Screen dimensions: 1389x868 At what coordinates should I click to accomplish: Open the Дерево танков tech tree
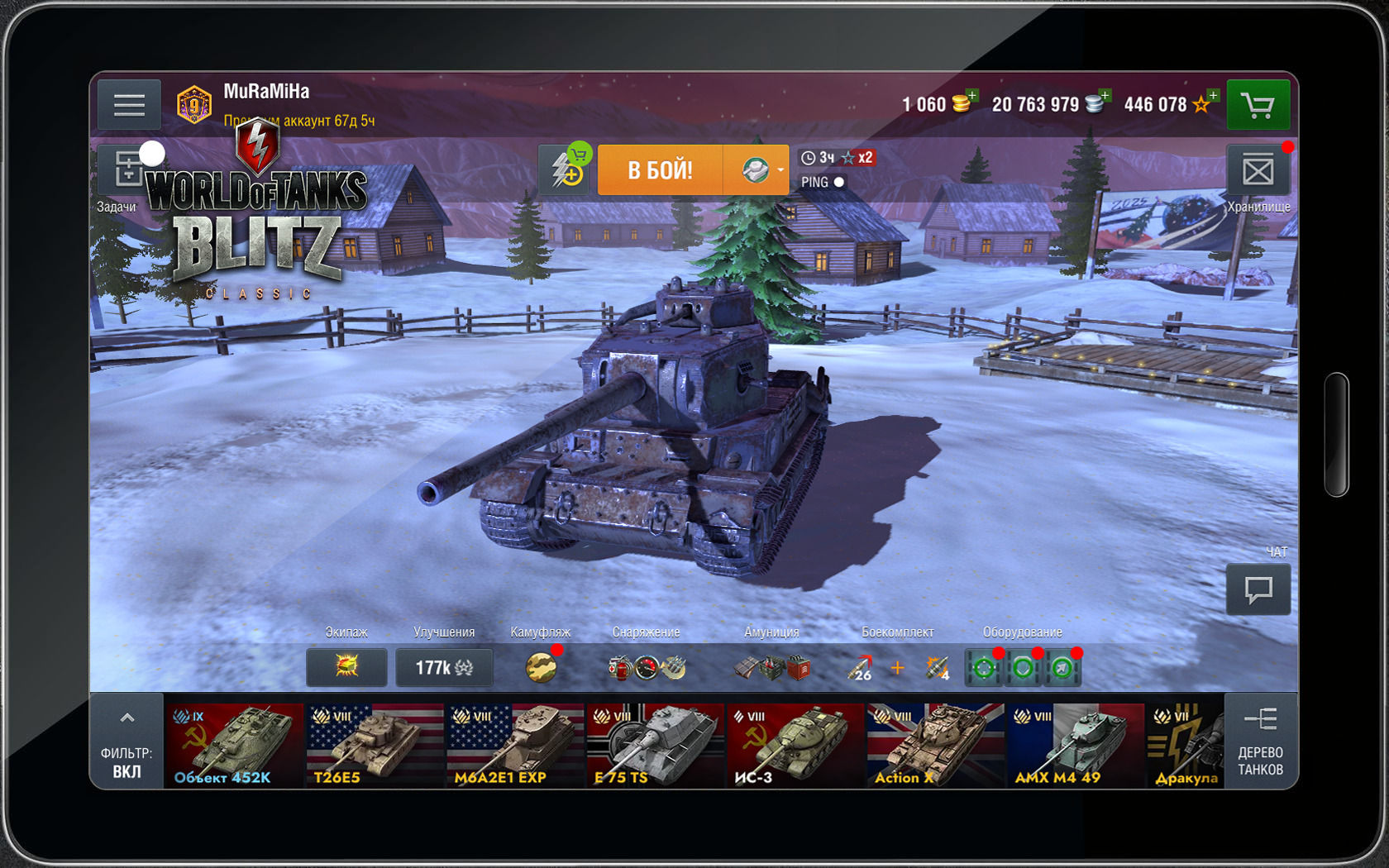[1260, 742]
